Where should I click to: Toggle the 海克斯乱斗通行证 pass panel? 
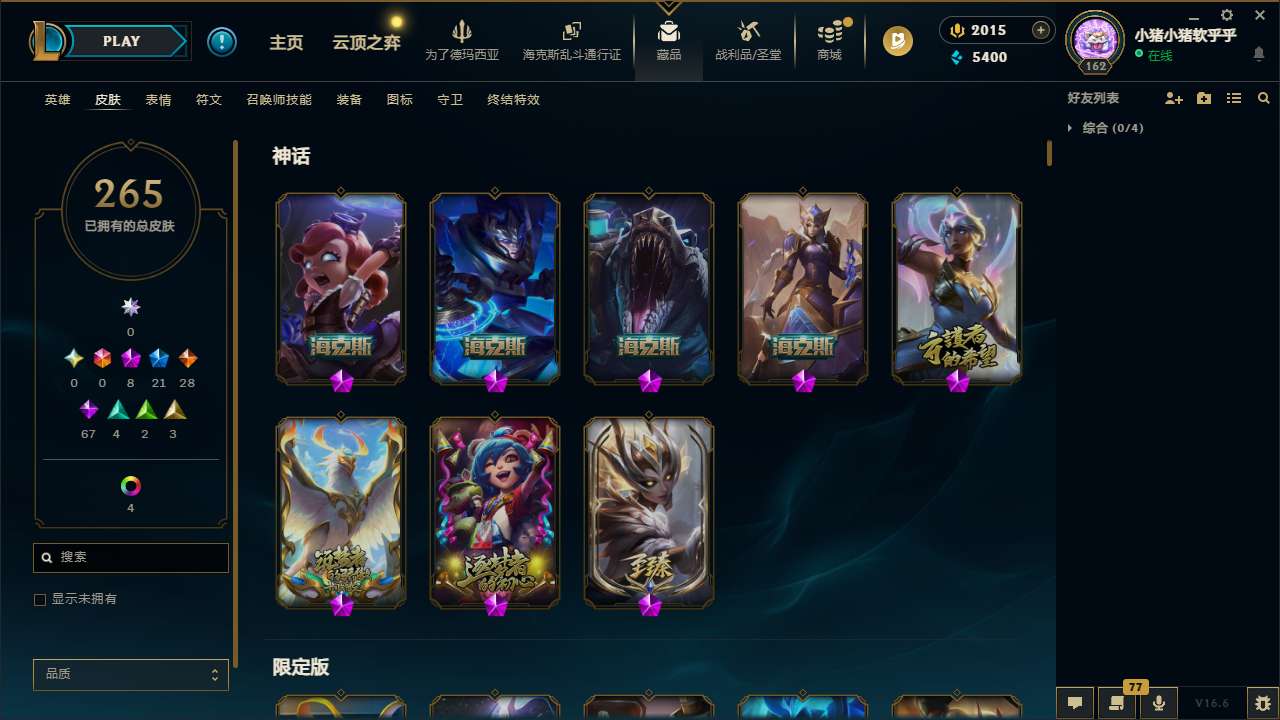571,38
